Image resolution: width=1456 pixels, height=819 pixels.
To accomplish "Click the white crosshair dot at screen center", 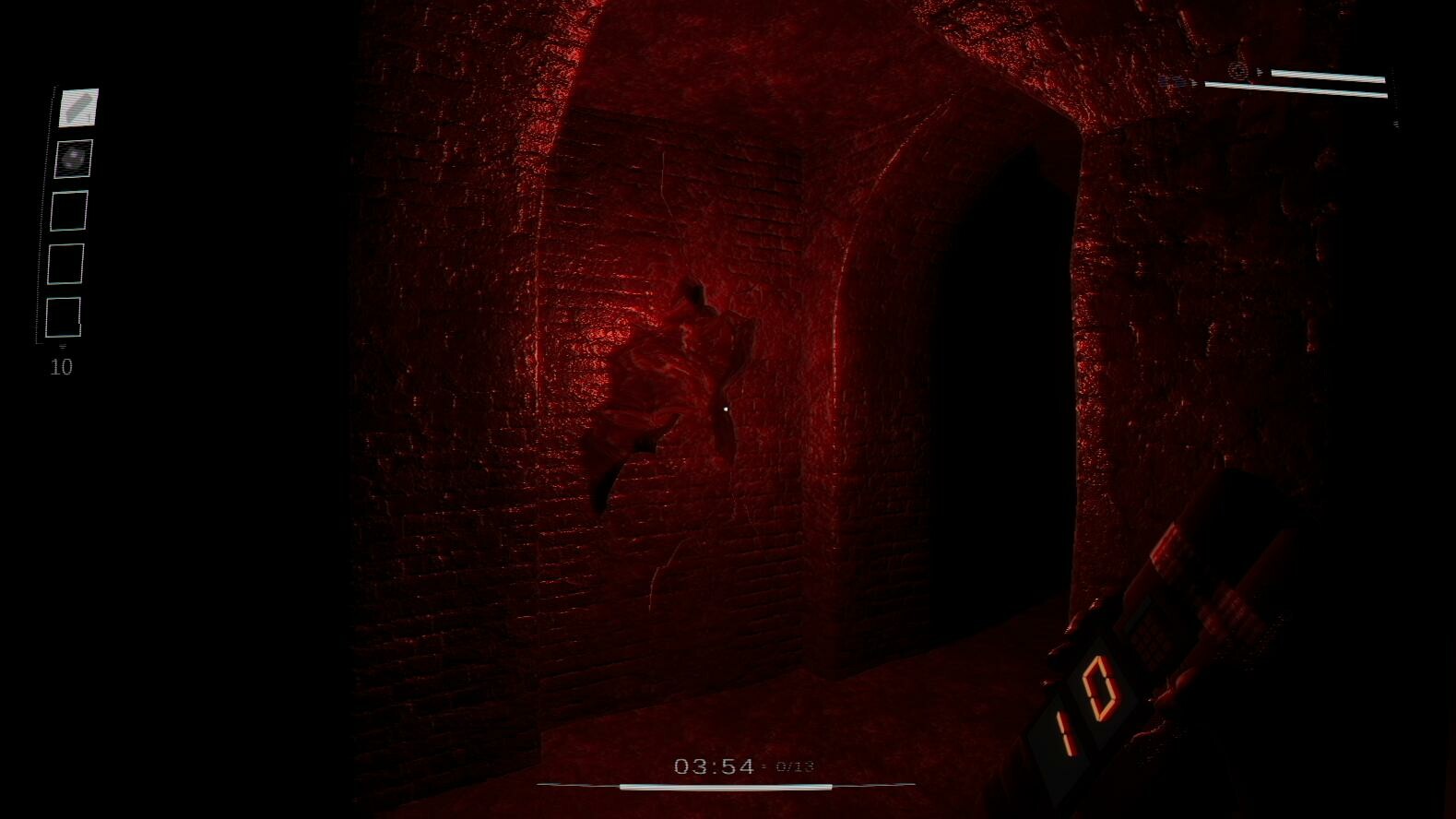I will 727,407.
